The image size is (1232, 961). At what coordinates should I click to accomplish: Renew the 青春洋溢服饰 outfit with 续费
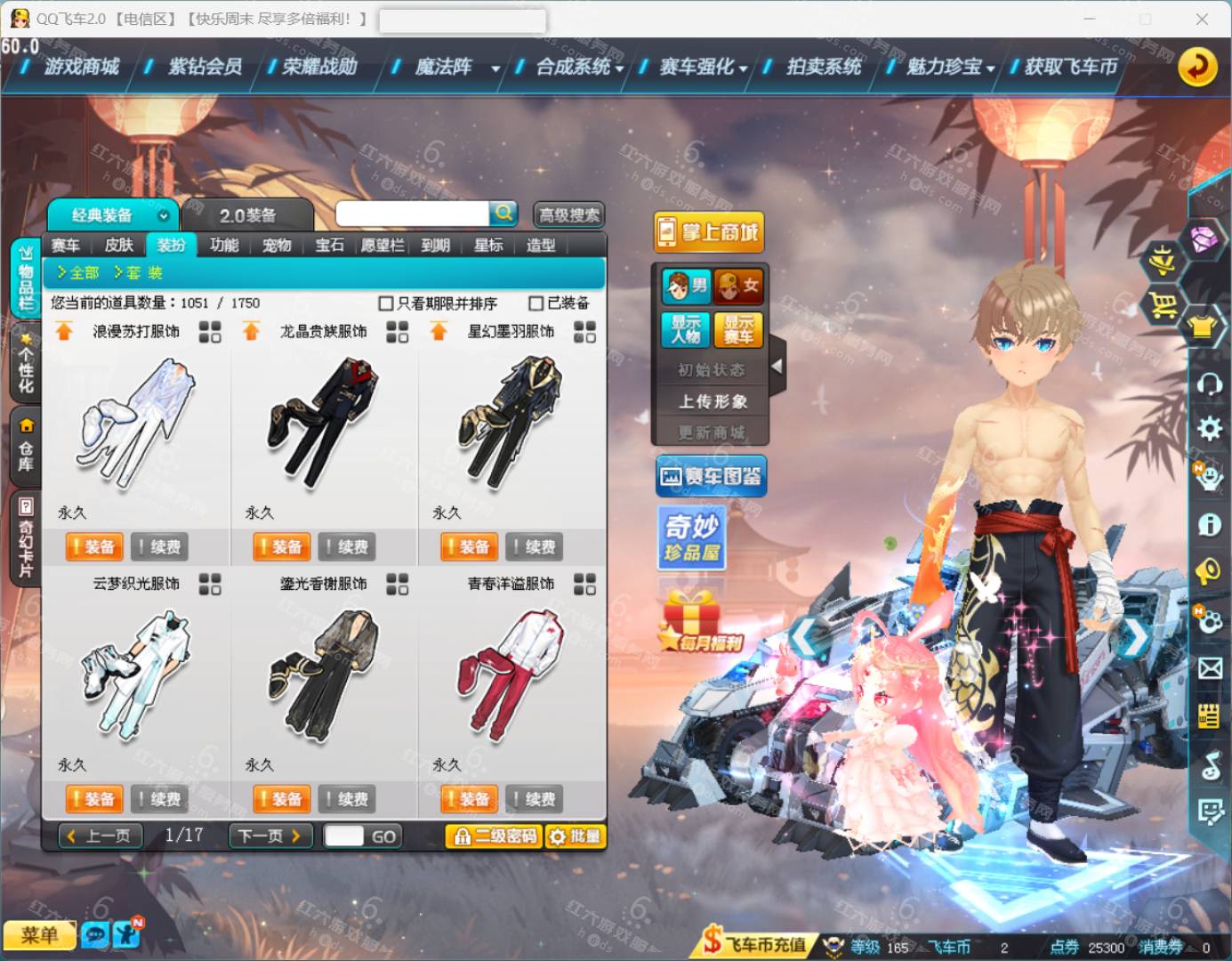click(533, 799)
